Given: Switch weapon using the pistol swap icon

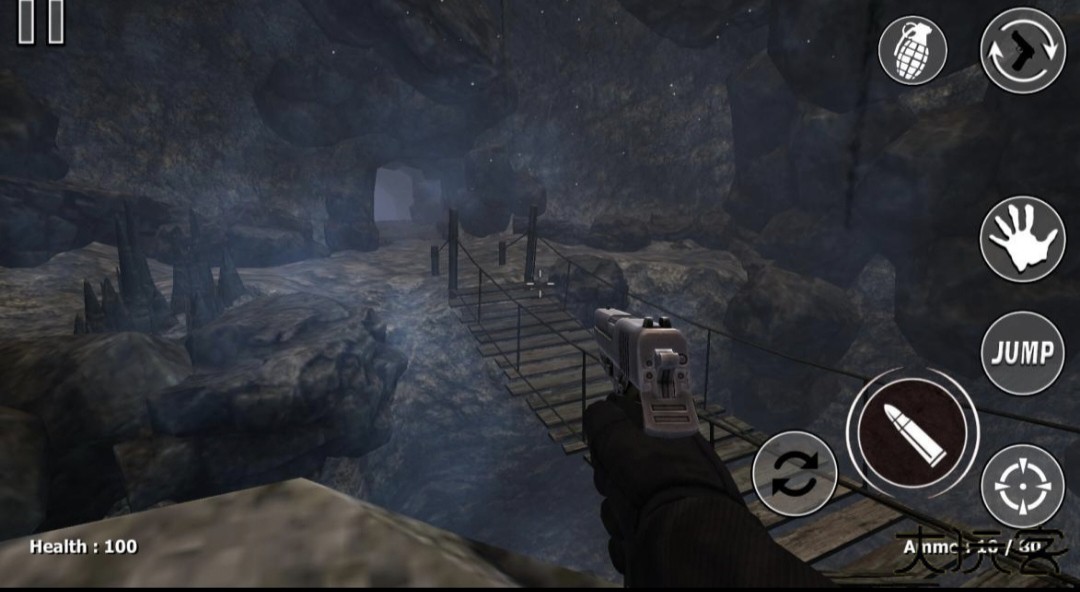Looking at the screenshot, I should click(1022, 50).
